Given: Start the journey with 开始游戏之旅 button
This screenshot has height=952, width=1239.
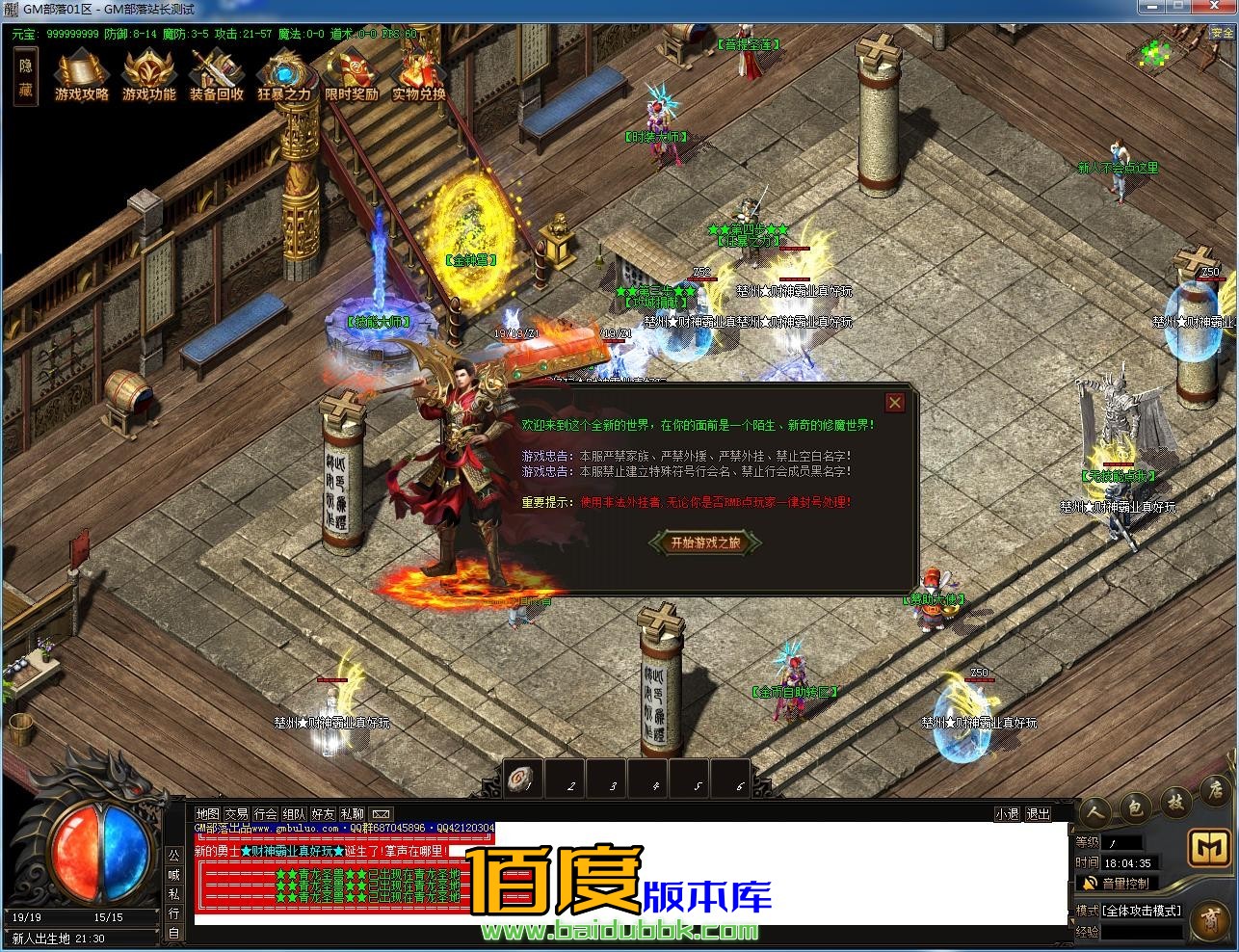Looking at the screenshot, I should pos(706,542).
